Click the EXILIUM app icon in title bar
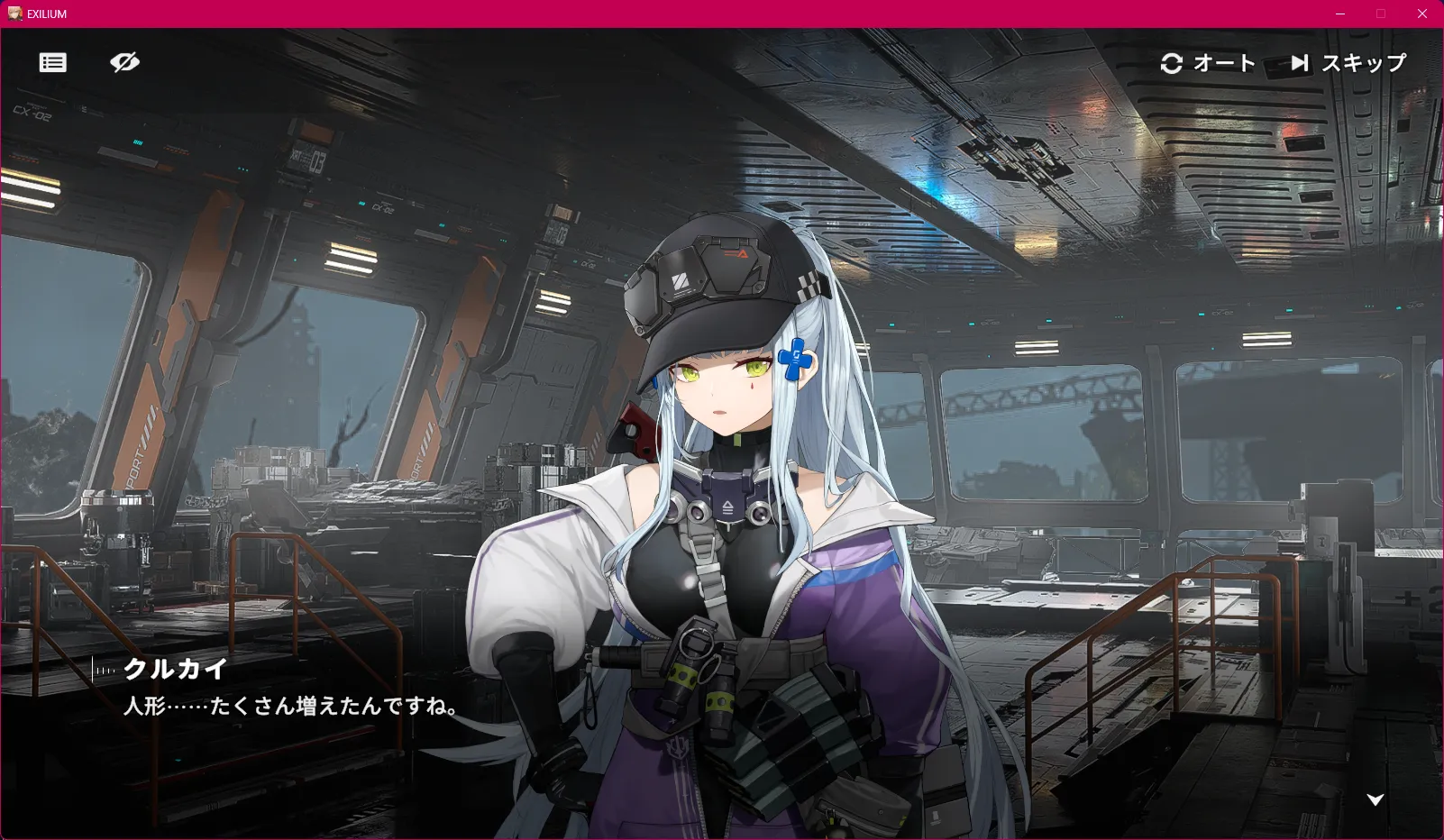Viewport: 1444px width, 840px height. pyautogui.click(x=15, y=14)
